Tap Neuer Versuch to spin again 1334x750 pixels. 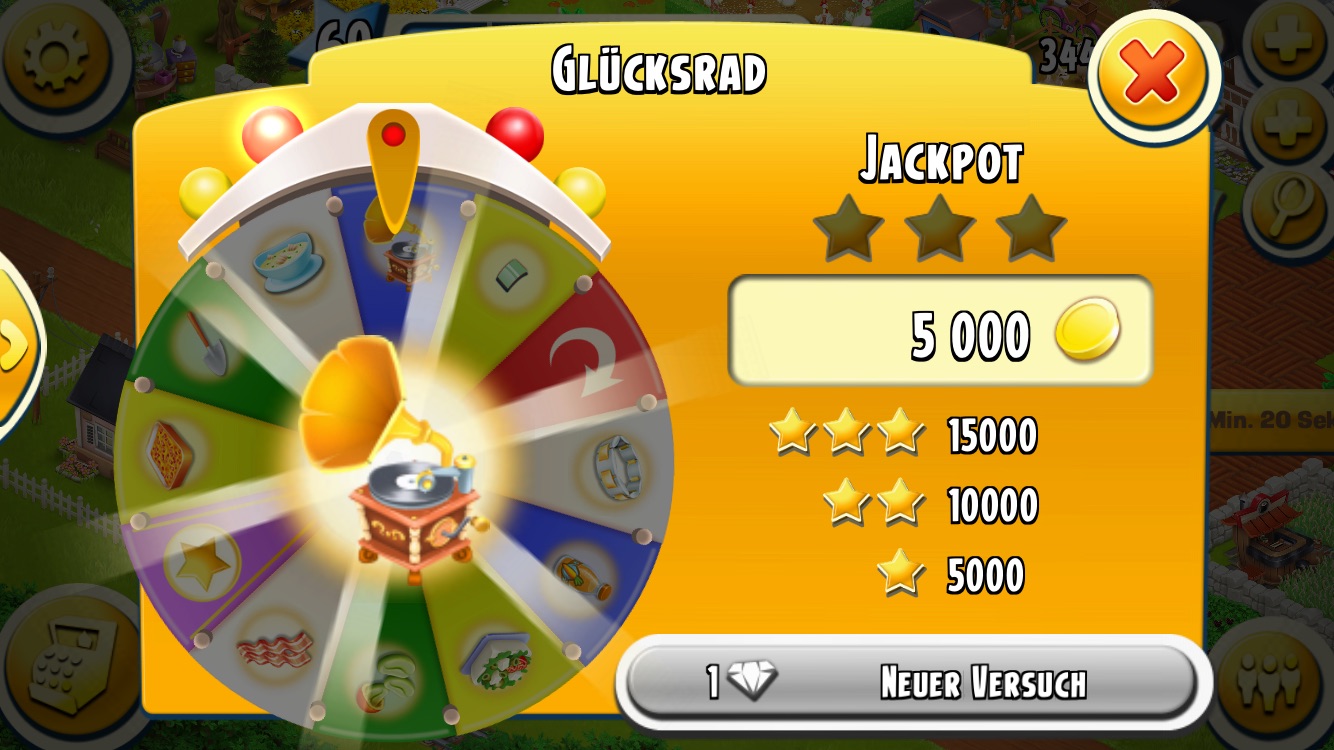(912, 684)
